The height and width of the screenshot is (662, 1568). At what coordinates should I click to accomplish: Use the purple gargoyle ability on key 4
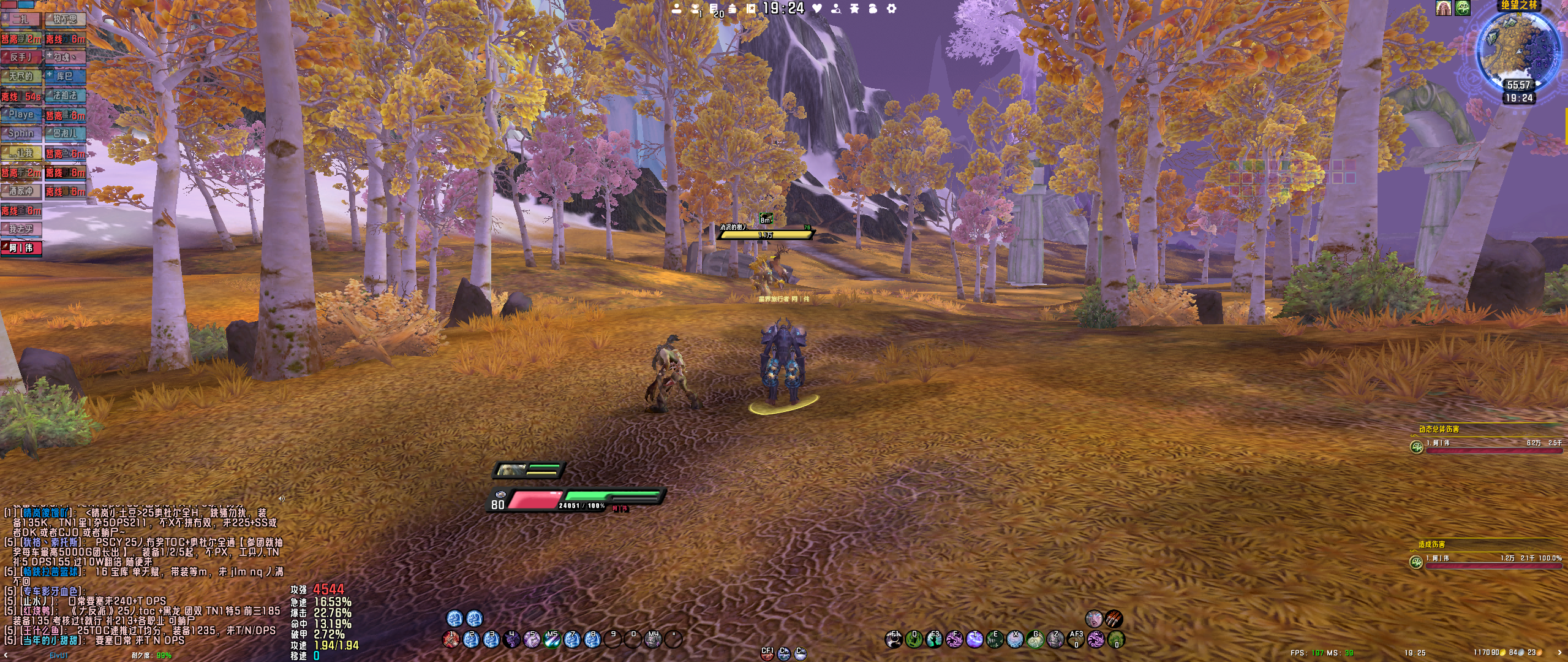pos(511,640)
